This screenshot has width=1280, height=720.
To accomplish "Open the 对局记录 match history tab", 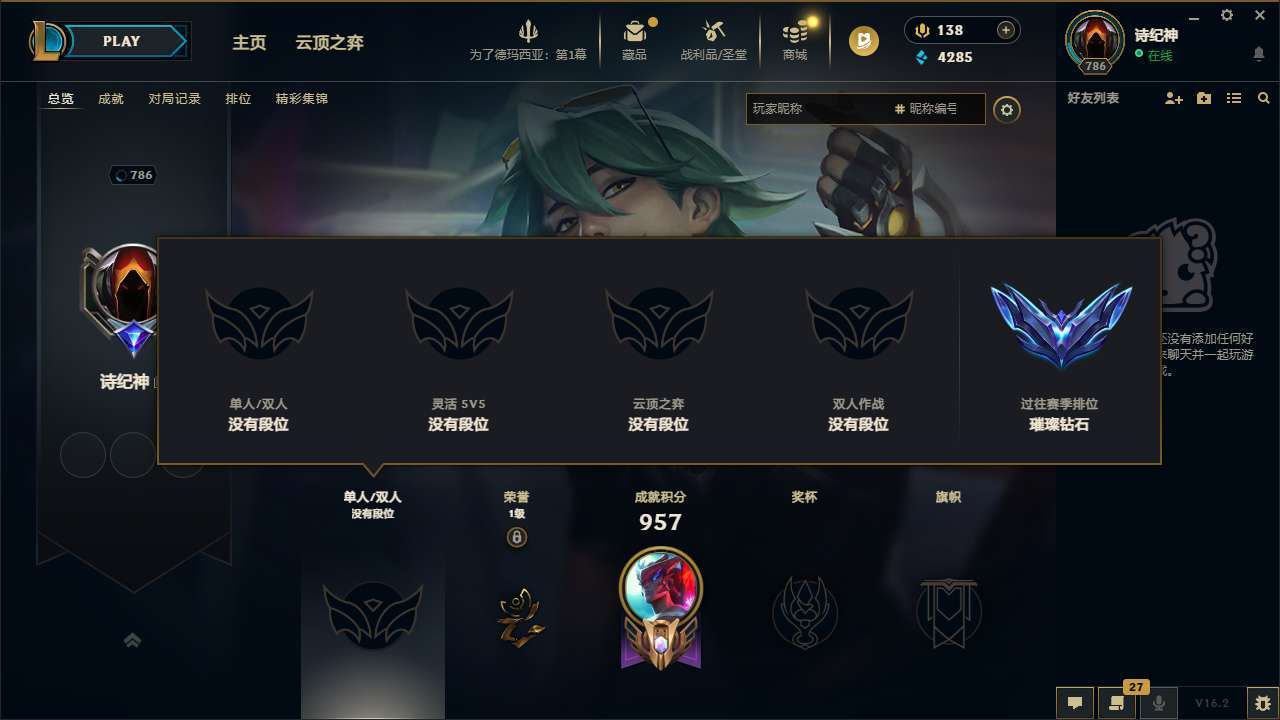I will pos(175,99).
